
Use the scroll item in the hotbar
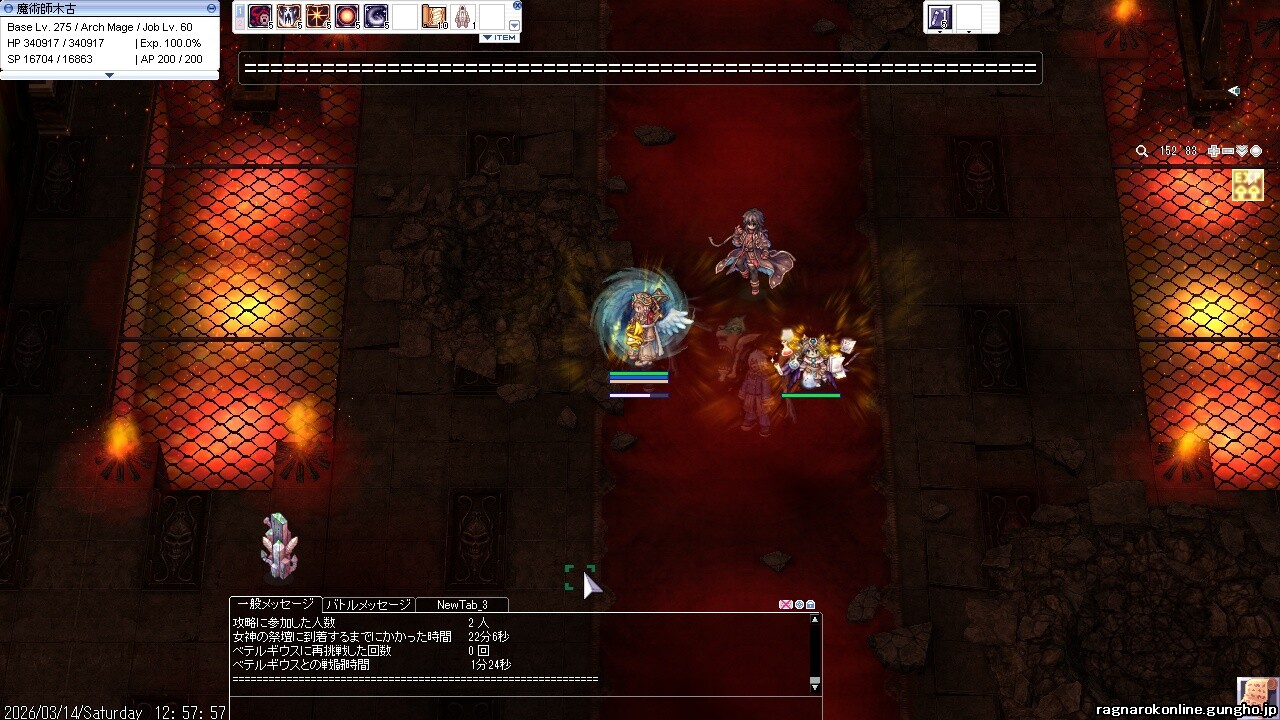coord(434,16)
